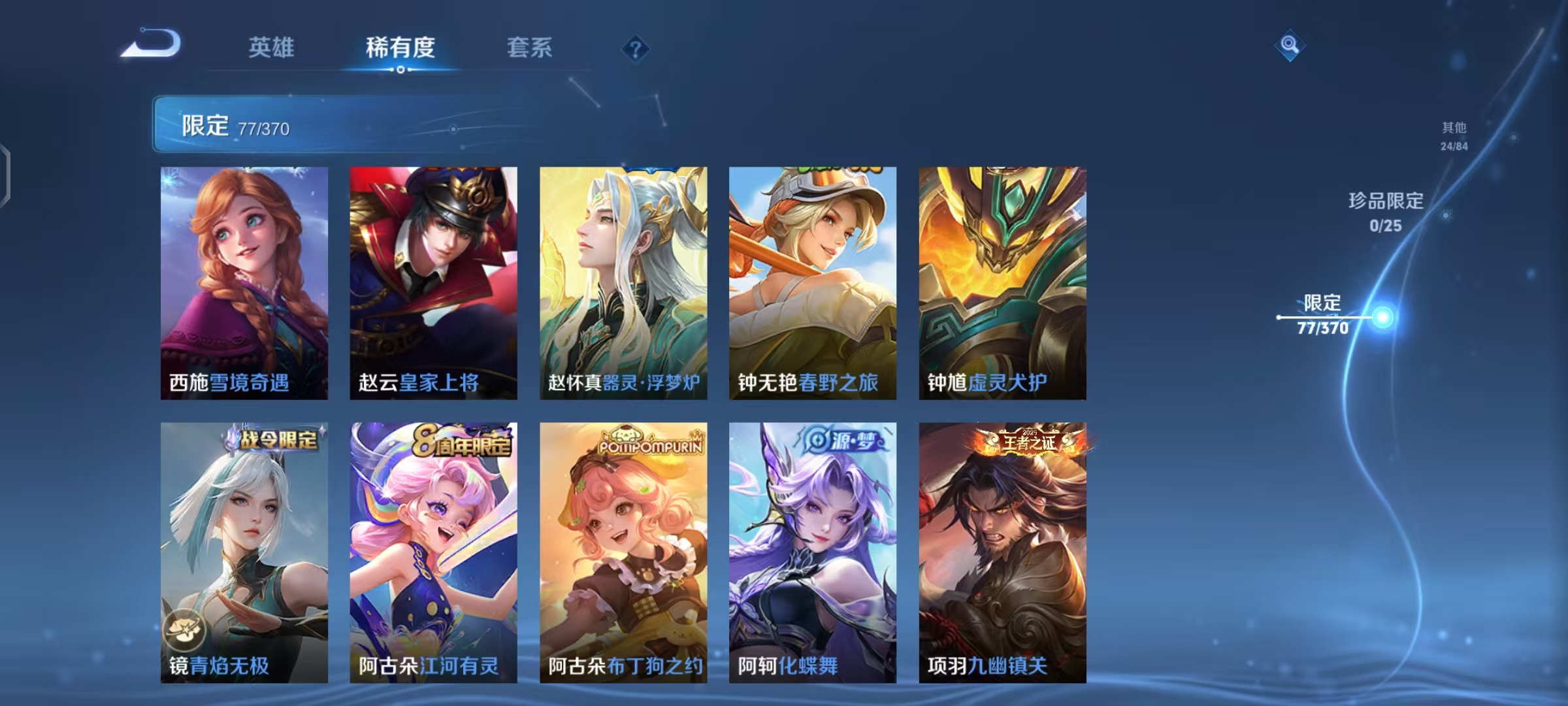Open the 英雄 tab
Viewport: 1568px width, 706px height.
272,48
